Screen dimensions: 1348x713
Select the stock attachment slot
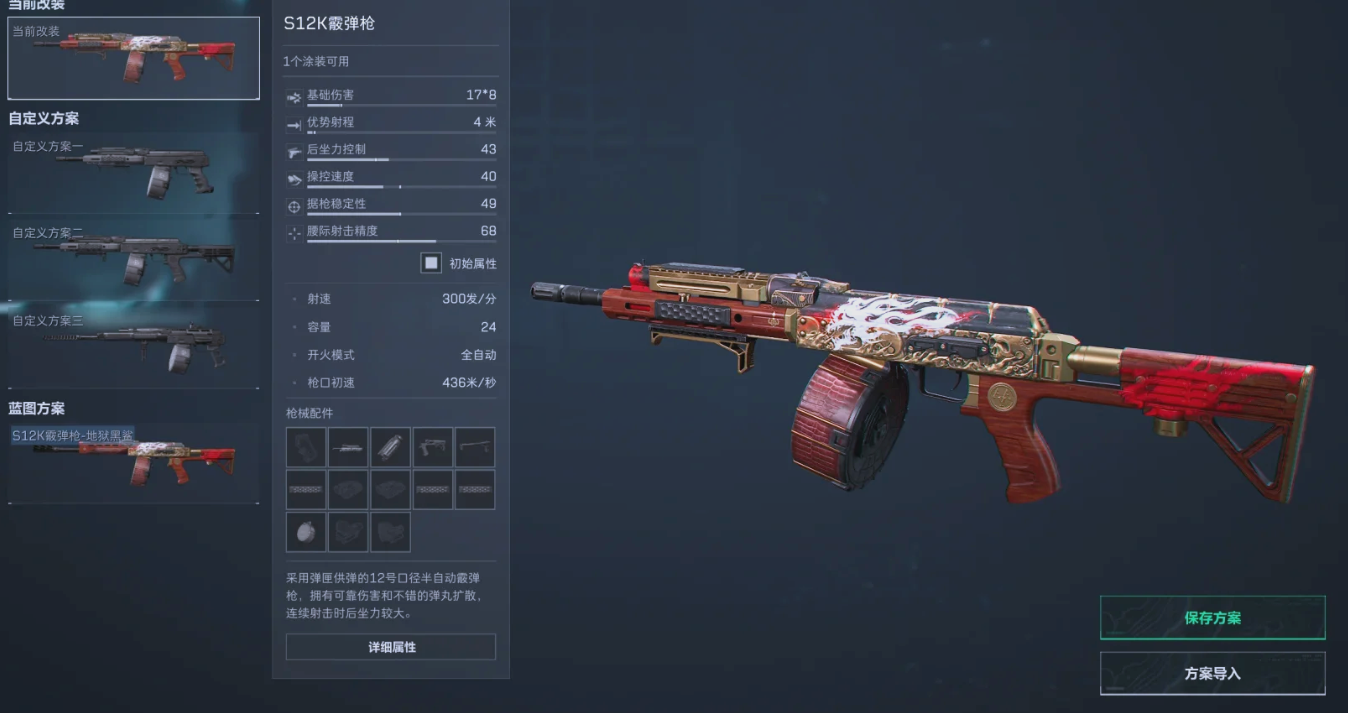click(475, 448)
